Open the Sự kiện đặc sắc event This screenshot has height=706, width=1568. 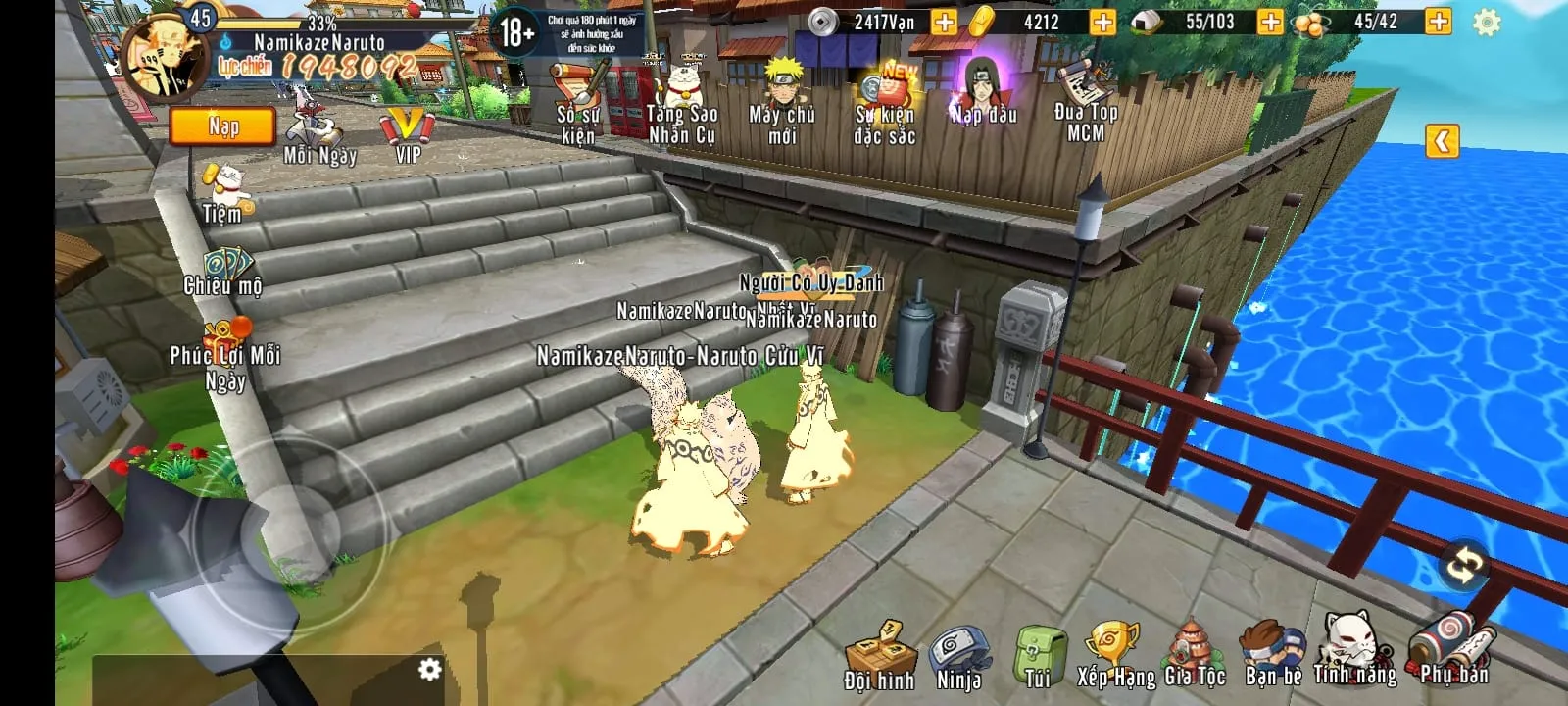[x=884, y=103]
